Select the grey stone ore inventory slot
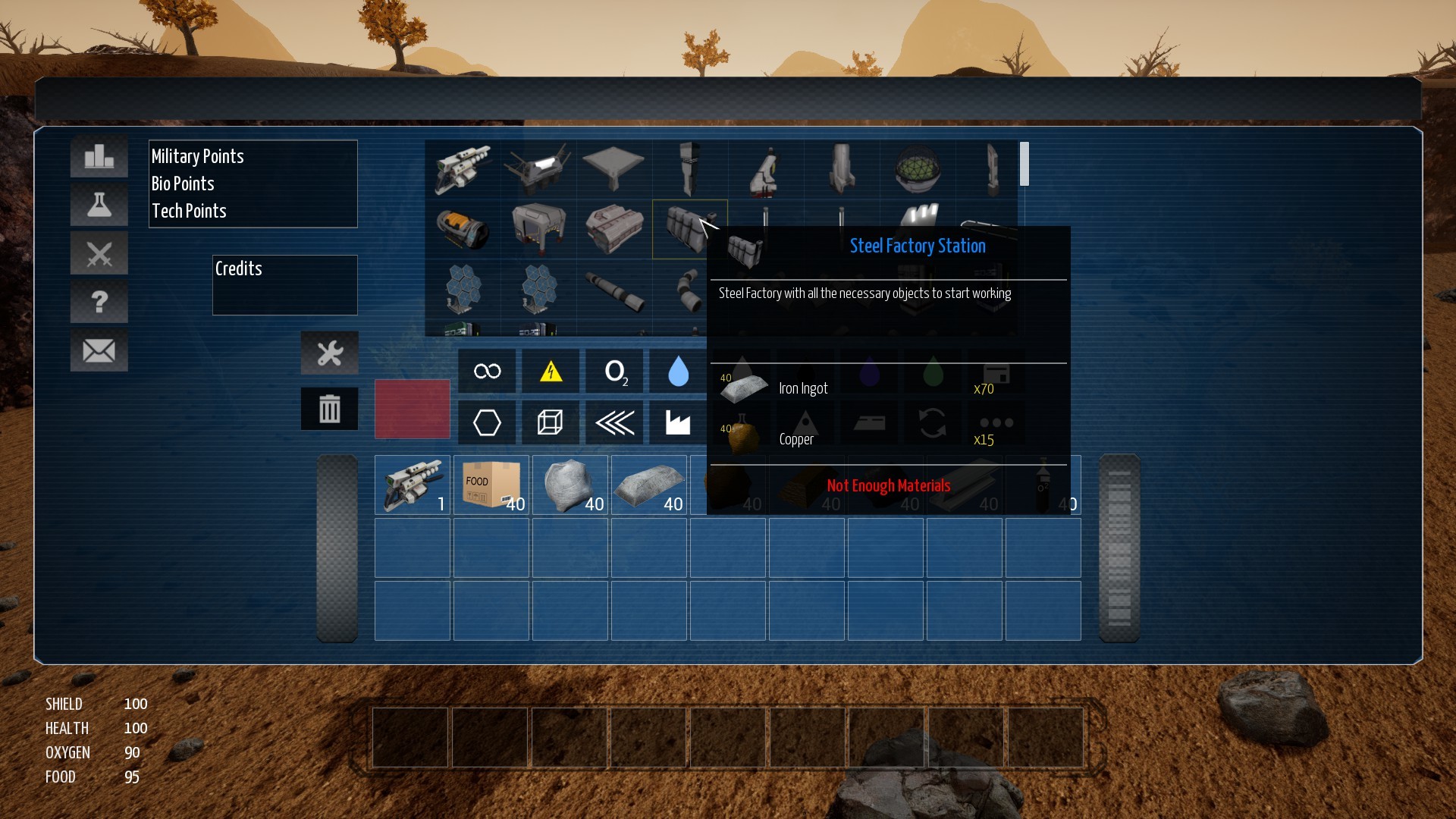Screen dimensions: 1456x819 pyautogui.click(x=570, y=485)
